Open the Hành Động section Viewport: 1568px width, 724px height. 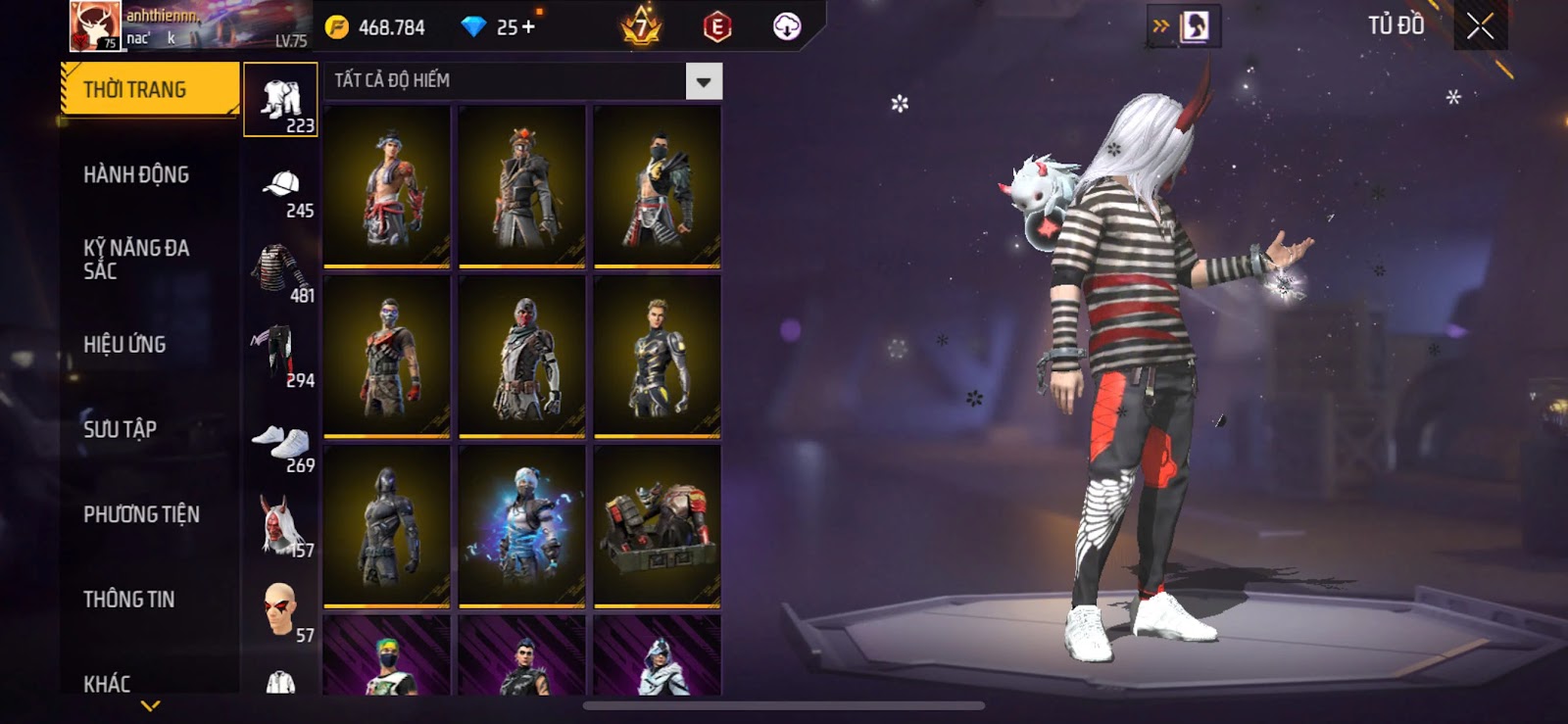[x=136, y=174]
